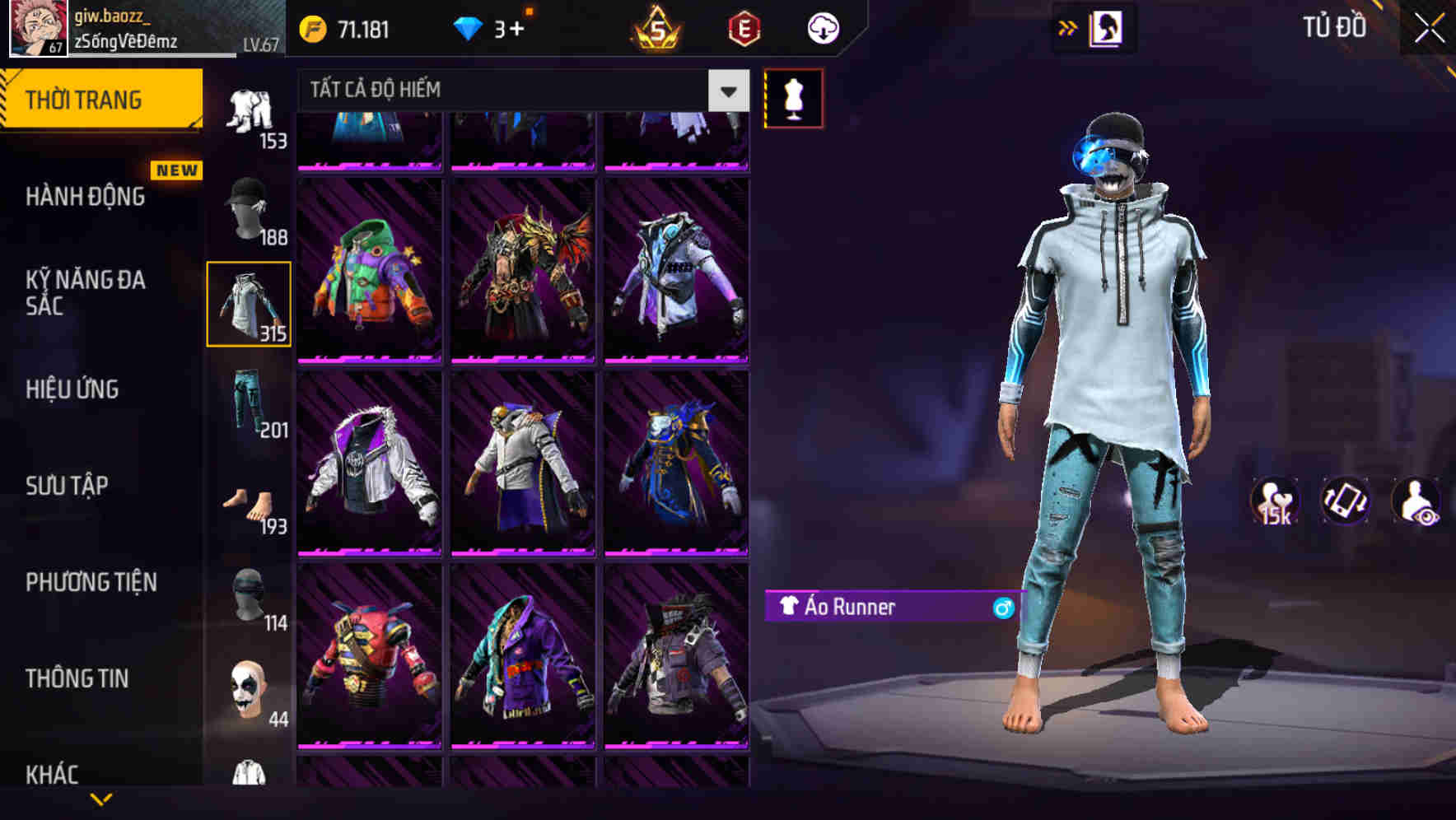Click the mannequin preview toggle
Screen dimensions: 1456x820
pos(793,97)
